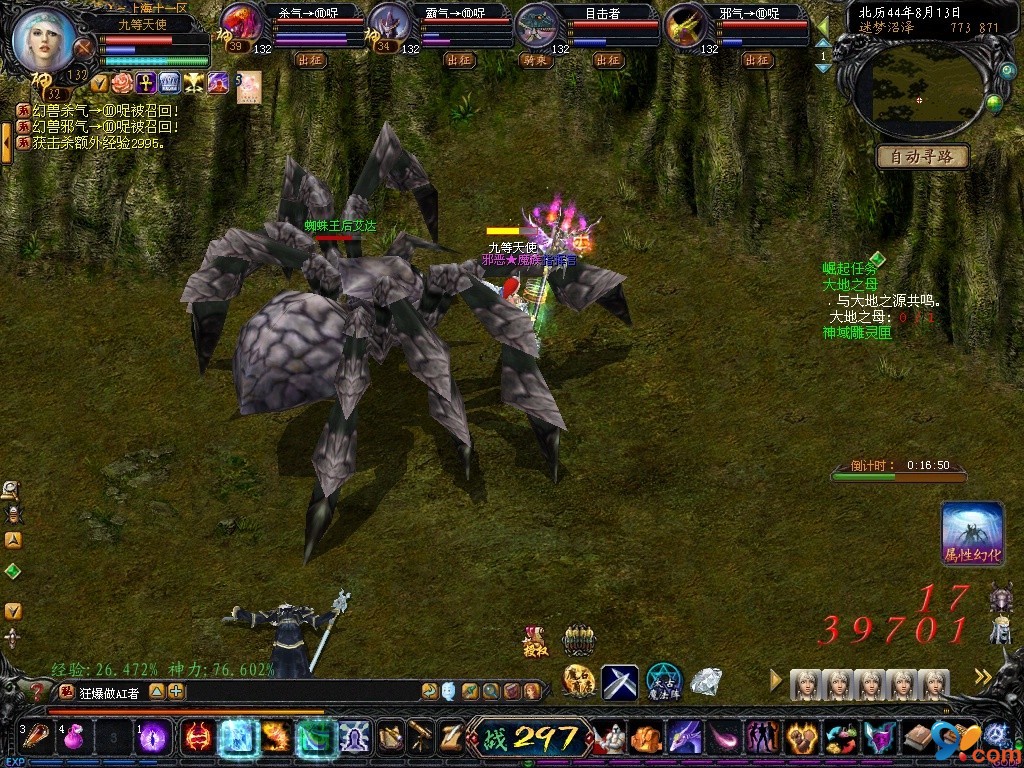Click the 出征 button under pet 邪气
Screen dimensions: 1024x768
[757, 60]
